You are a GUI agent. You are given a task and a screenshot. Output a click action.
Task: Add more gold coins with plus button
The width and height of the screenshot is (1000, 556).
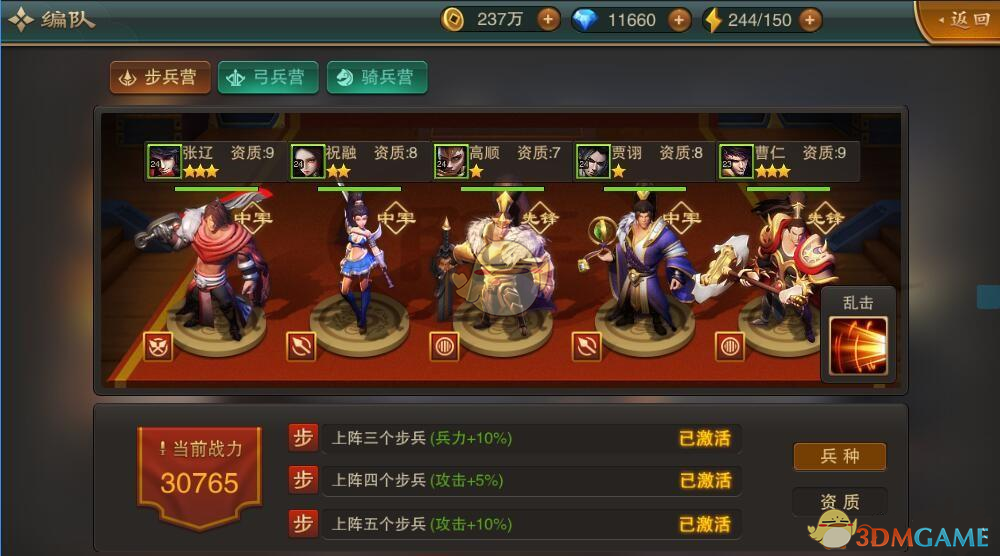tap(548, 19)
